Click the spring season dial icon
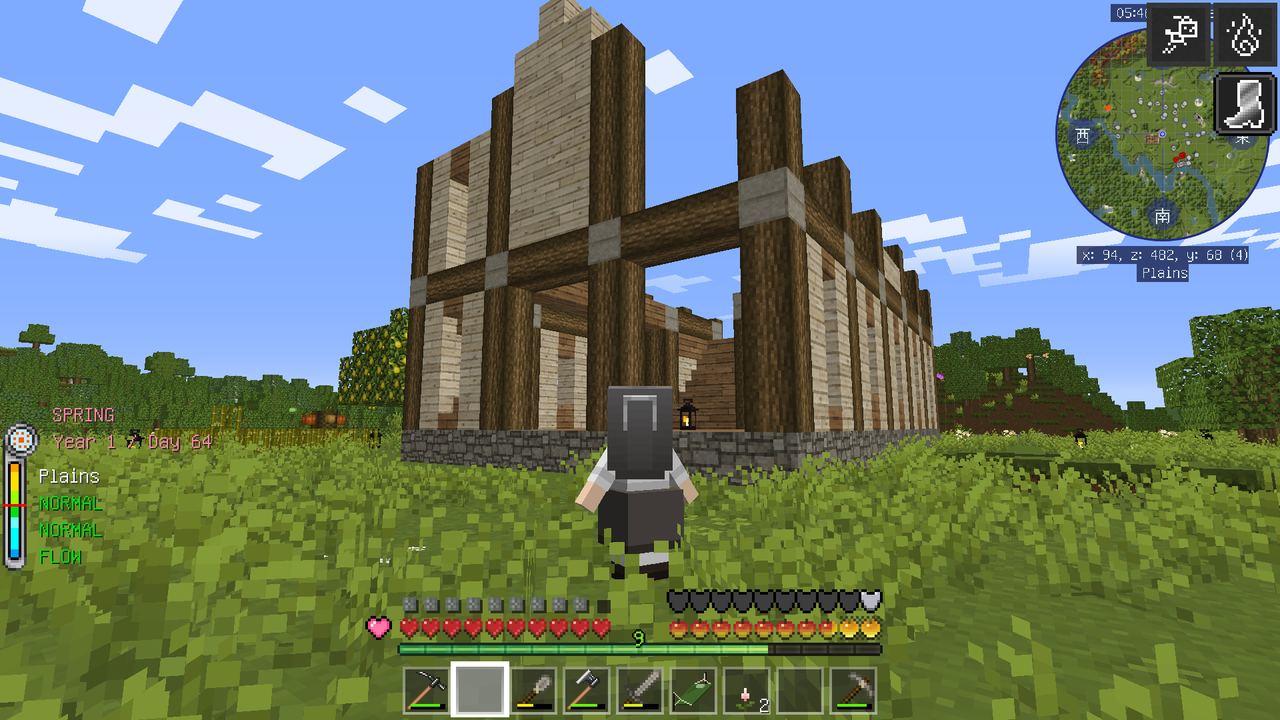1280x720 pixels. click(20, 440)
